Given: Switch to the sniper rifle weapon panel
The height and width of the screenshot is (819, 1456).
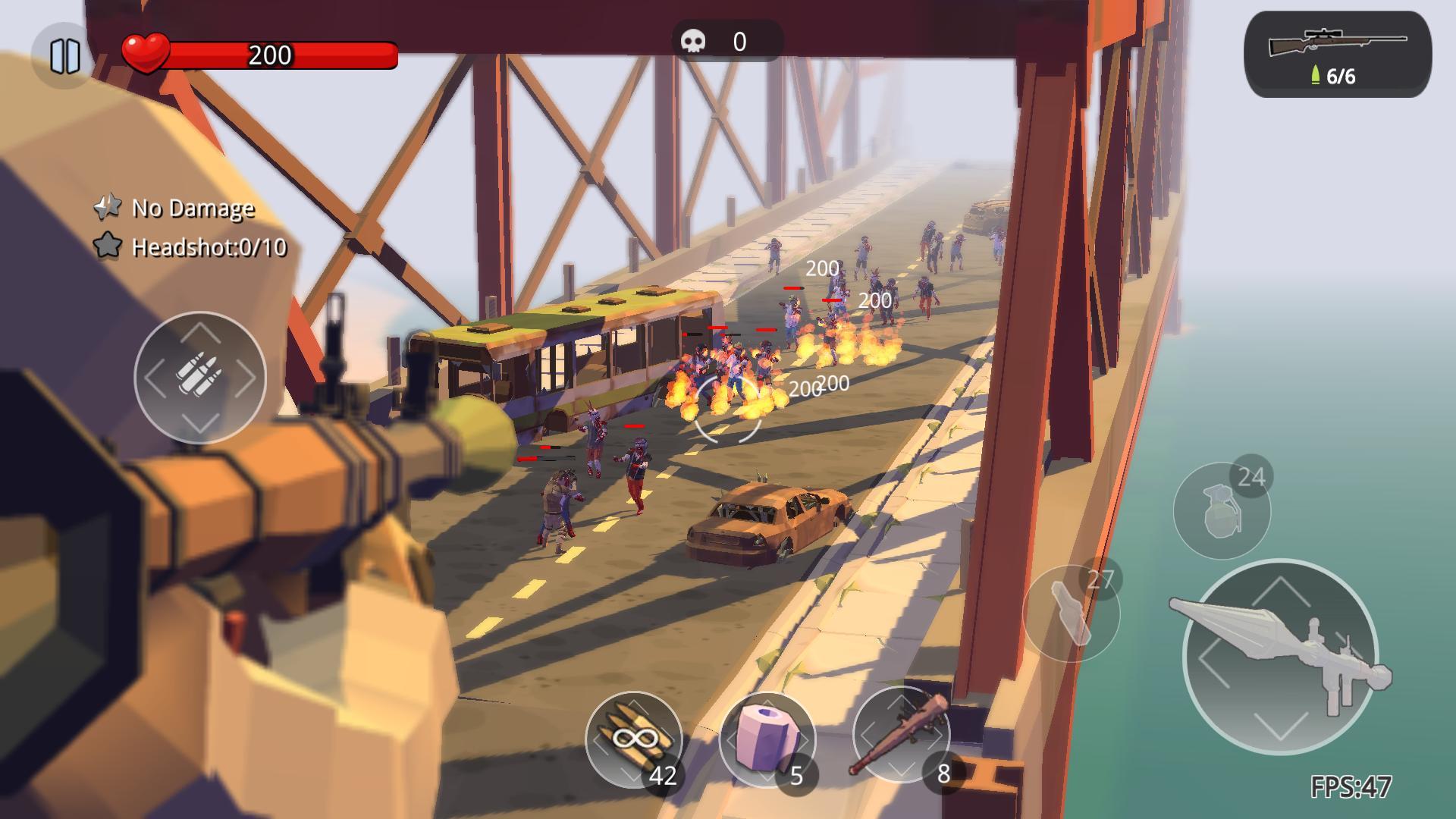Looking at the screenshot, I should pos(1338,55).
